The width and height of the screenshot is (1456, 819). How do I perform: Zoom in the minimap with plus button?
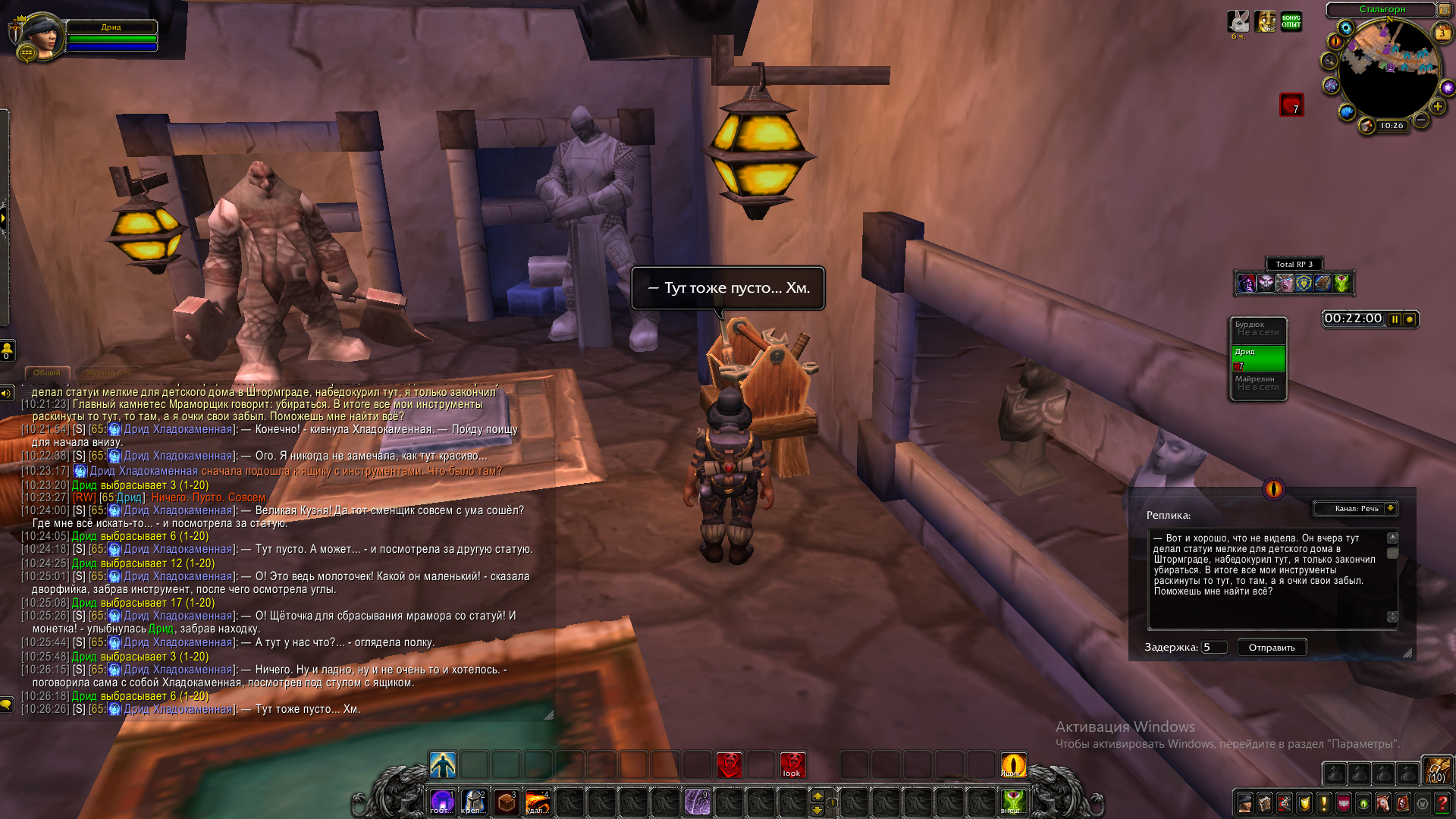tap(1438, 107)
